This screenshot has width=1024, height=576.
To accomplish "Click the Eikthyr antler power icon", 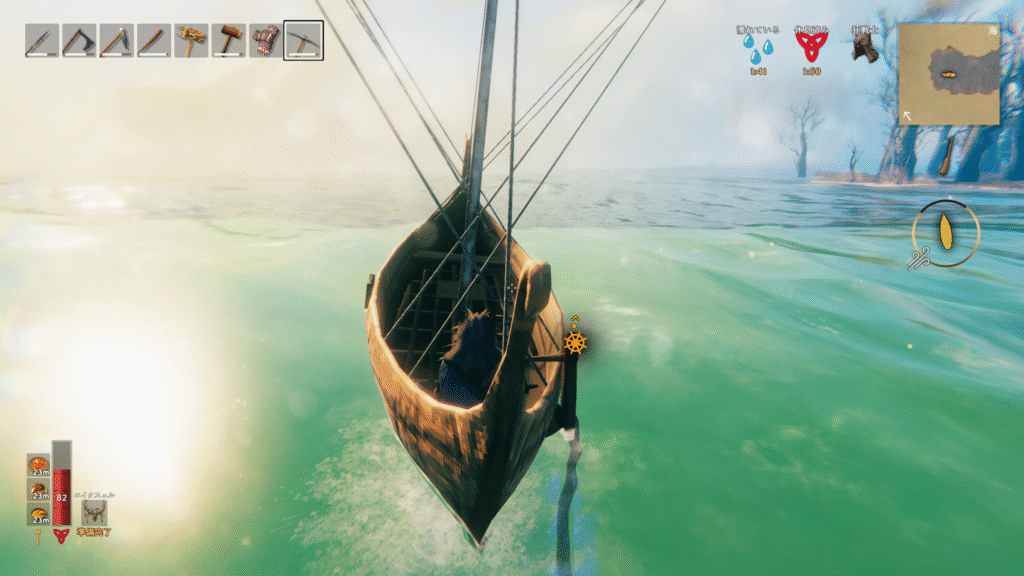I will tap(95, 512).
